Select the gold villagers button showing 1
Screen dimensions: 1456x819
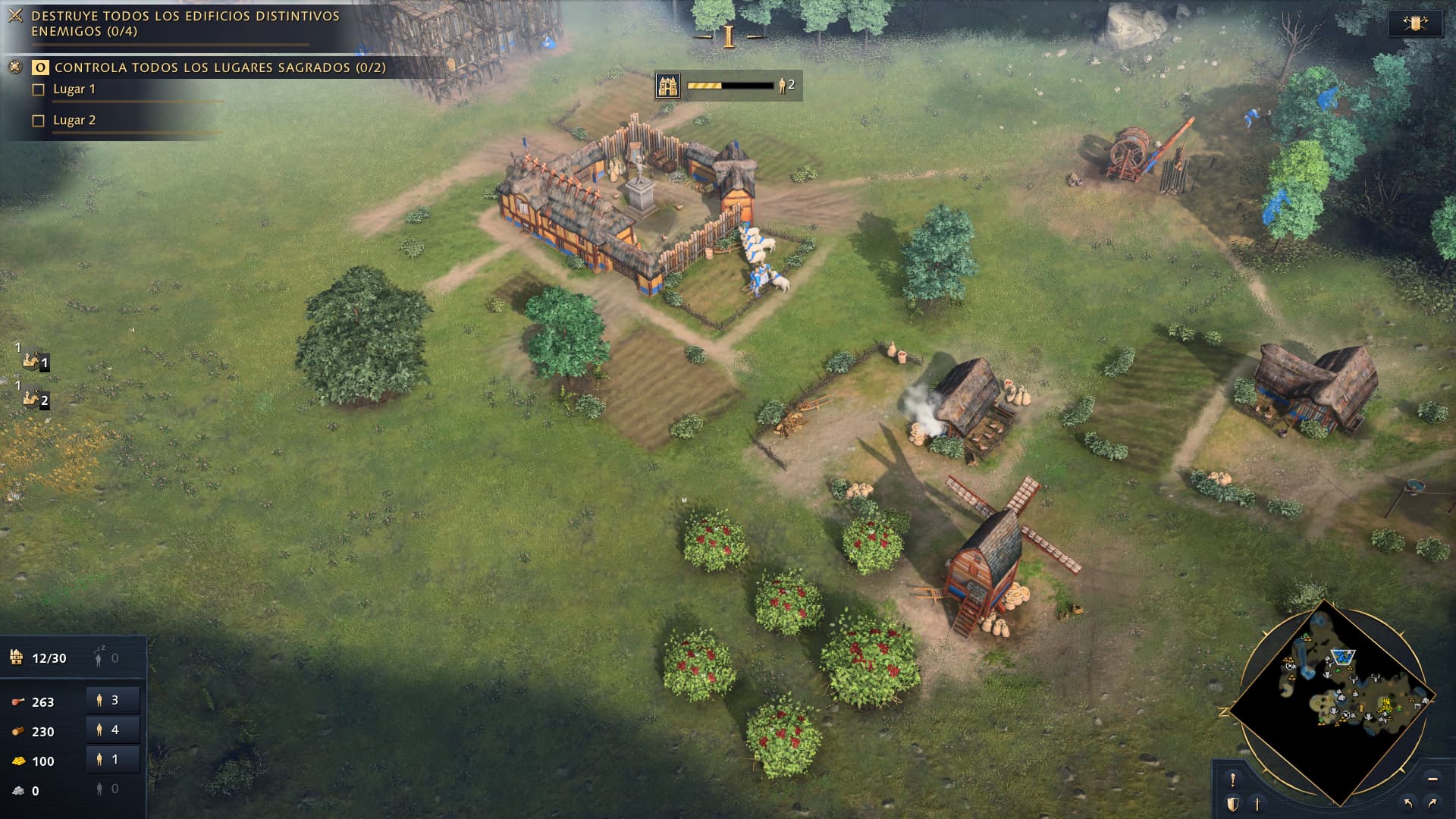point(112,760)
